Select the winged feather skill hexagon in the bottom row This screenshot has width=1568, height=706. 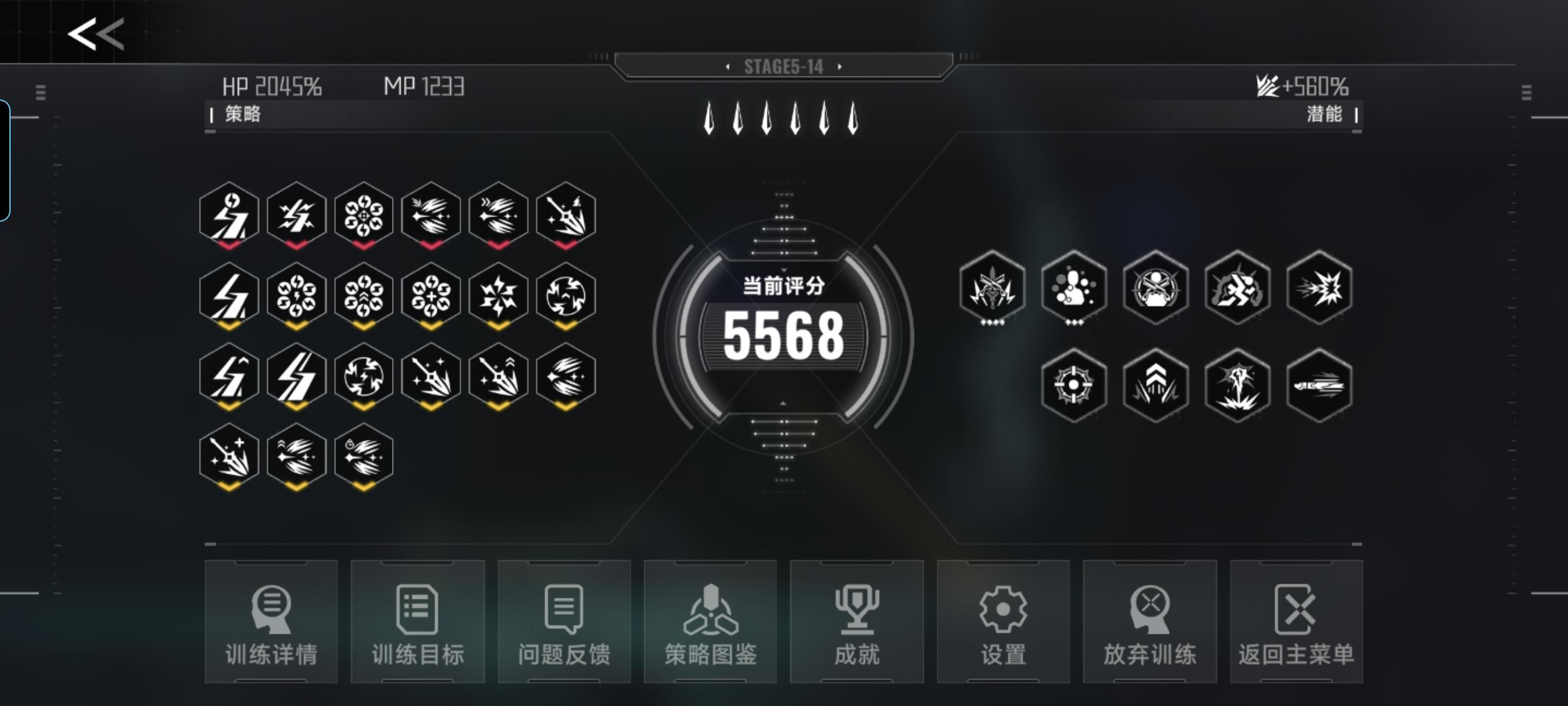pyautogui.click(x=298, y=456)
